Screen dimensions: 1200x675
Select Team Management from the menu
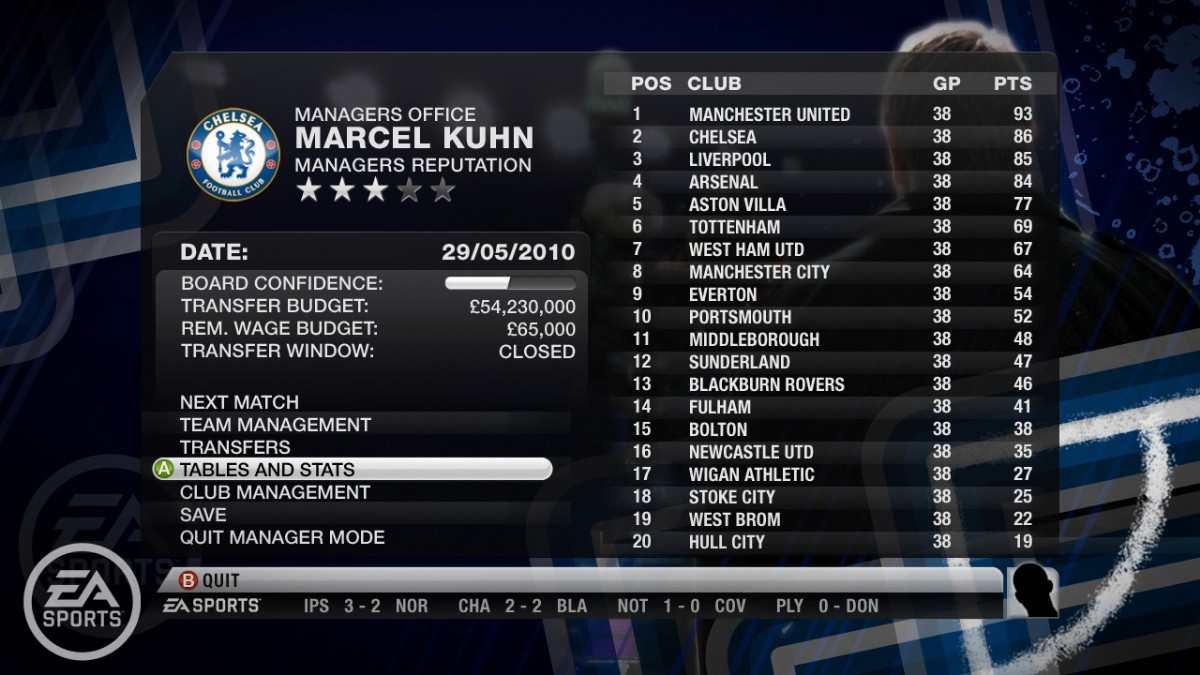(x=275, y=425)
